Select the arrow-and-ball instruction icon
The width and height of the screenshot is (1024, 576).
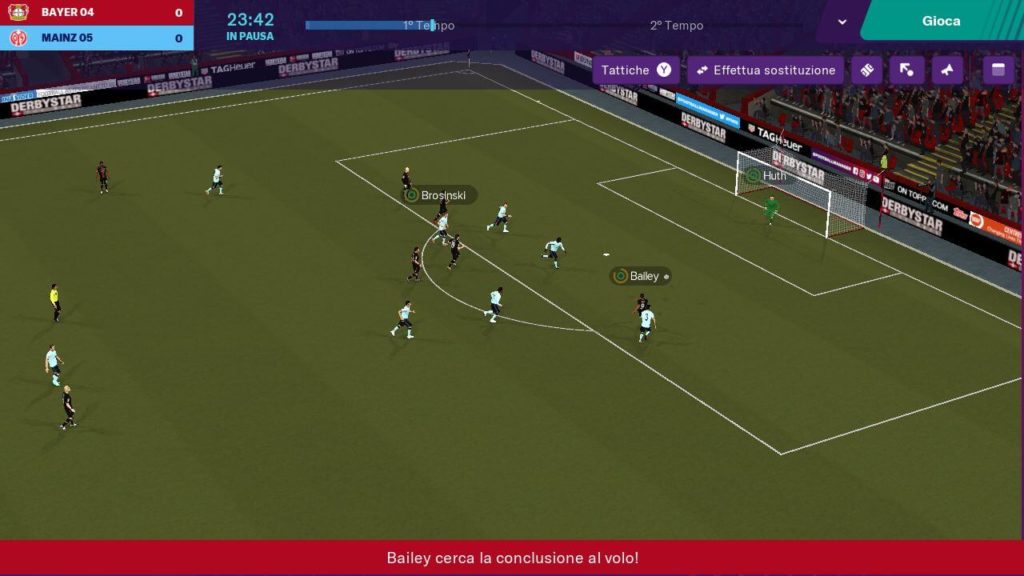906,71
